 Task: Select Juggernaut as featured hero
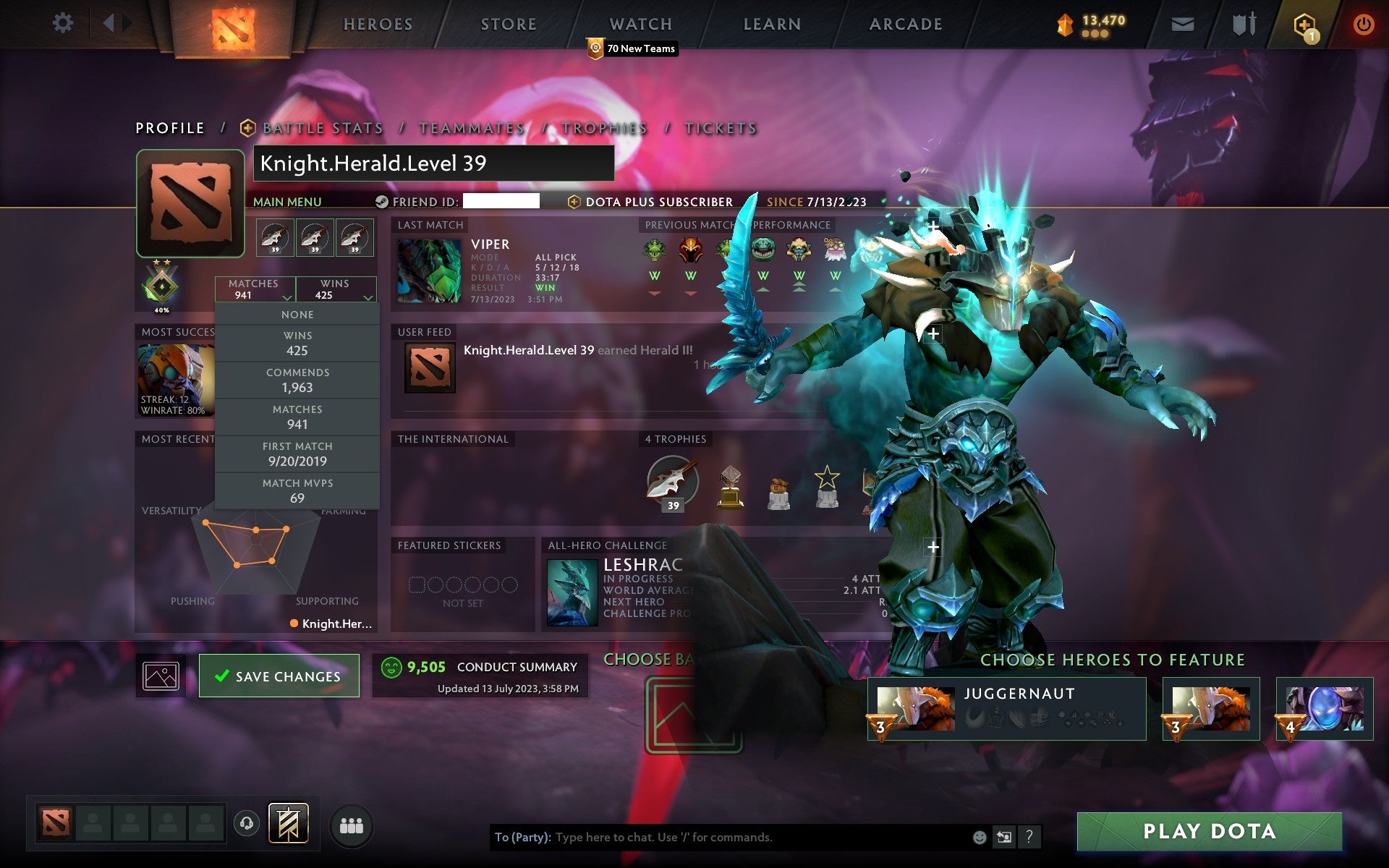(1006, 707)
